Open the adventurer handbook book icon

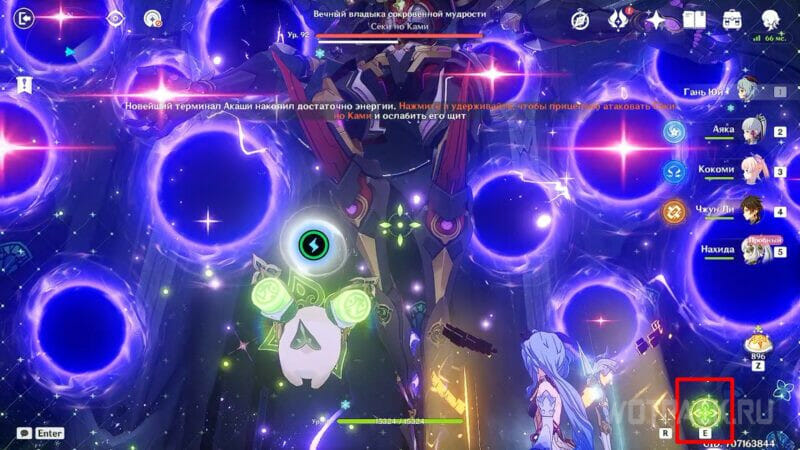(x=693, y=18)
